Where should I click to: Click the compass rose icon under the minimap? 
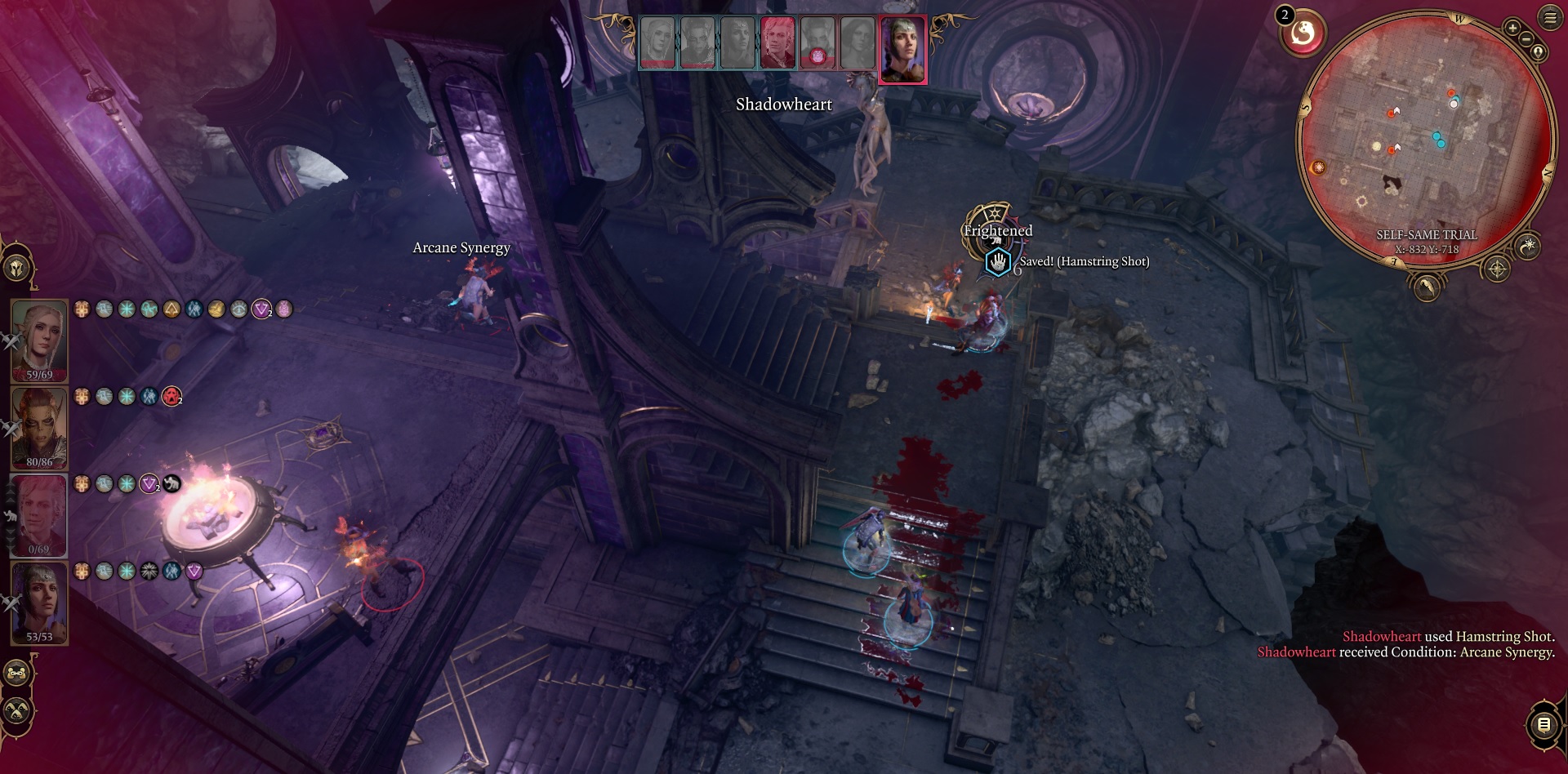pyautogui.click(x=1497, y=269)
